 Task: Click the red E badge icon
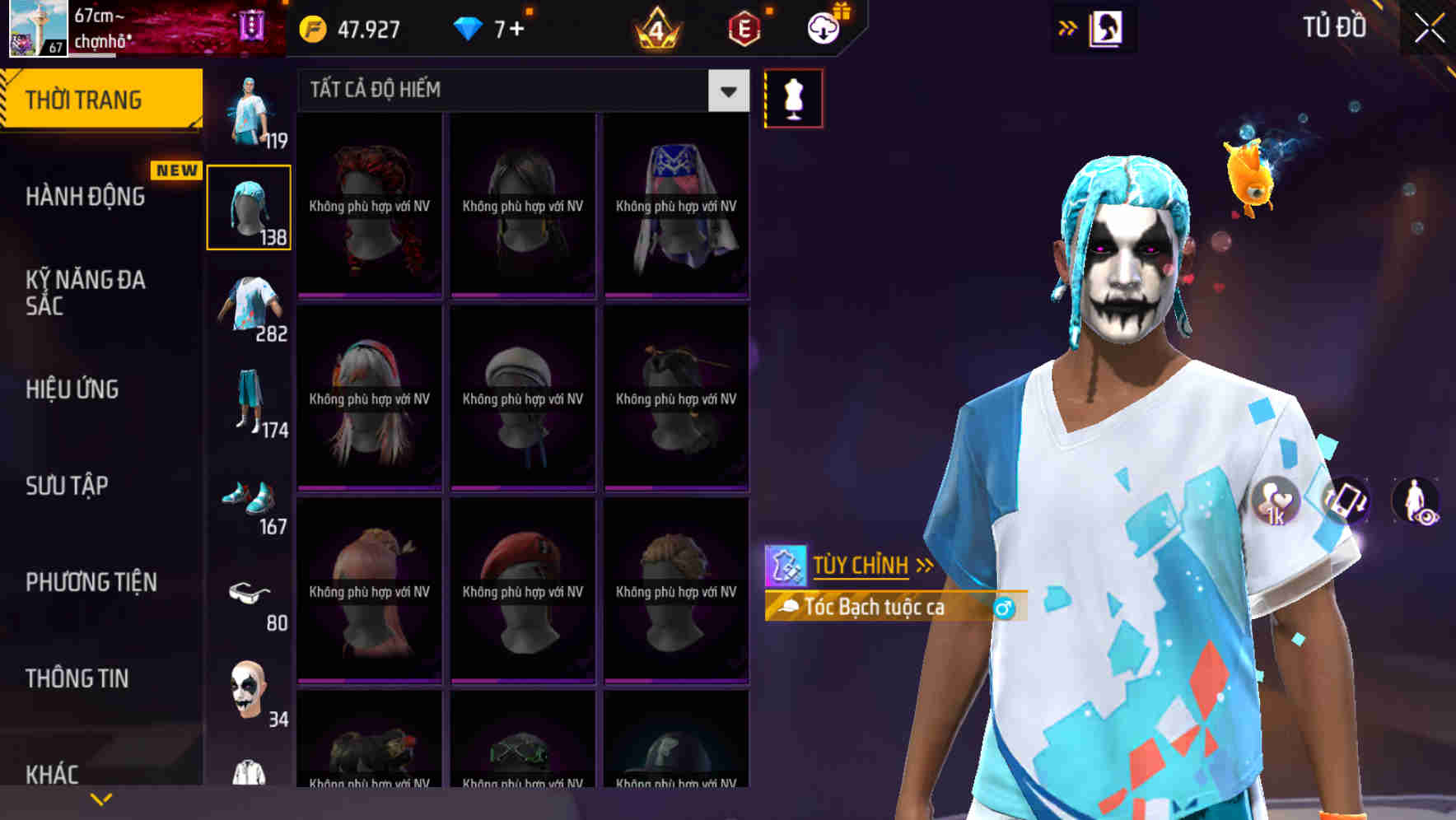pos(743,27)
